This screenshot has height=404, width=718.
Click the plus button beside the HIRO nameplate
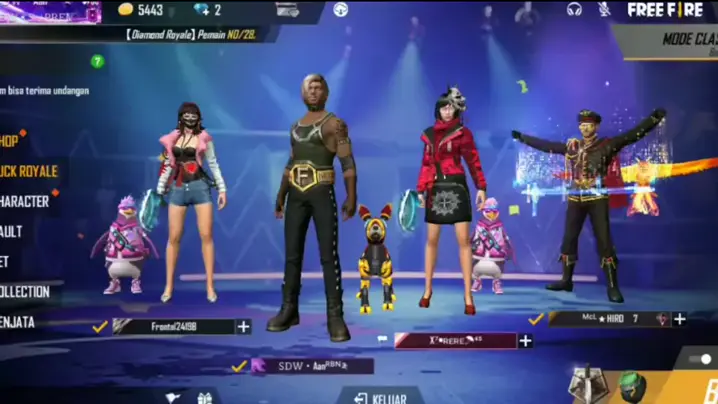pyautogui.click(x=680, y=319)
